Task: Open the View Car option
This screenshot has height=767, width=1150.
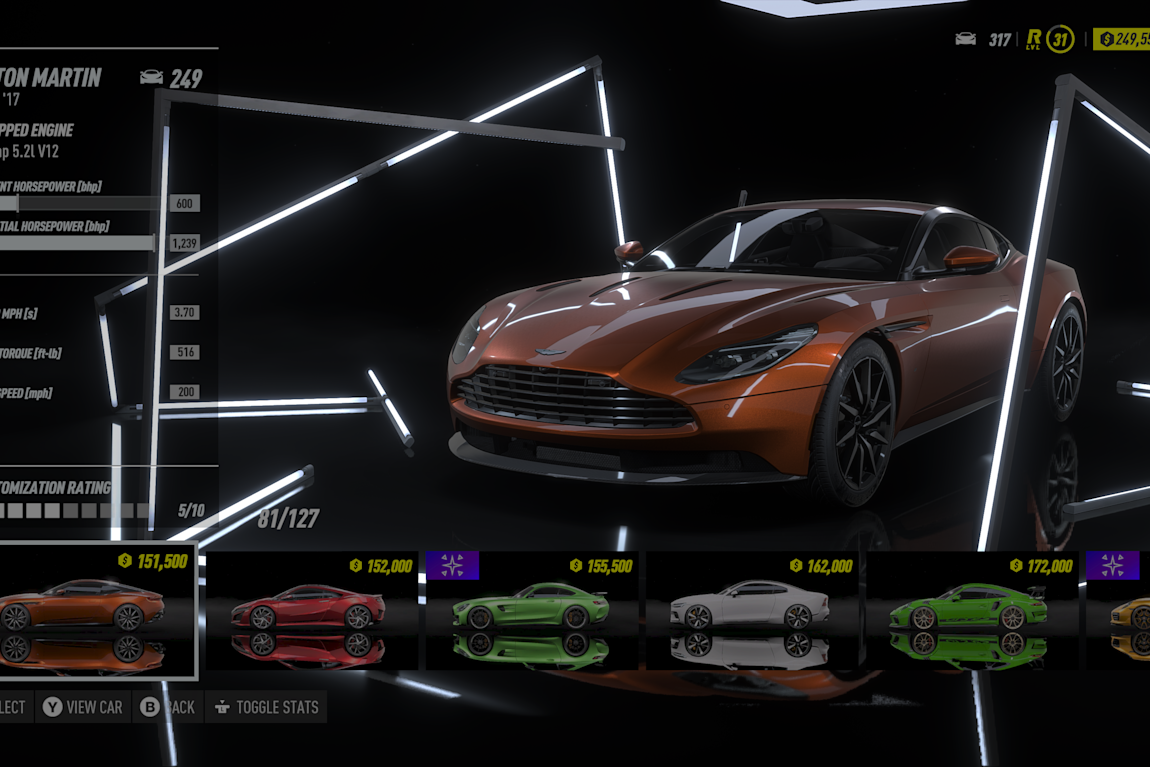Action: coord(83,707)
